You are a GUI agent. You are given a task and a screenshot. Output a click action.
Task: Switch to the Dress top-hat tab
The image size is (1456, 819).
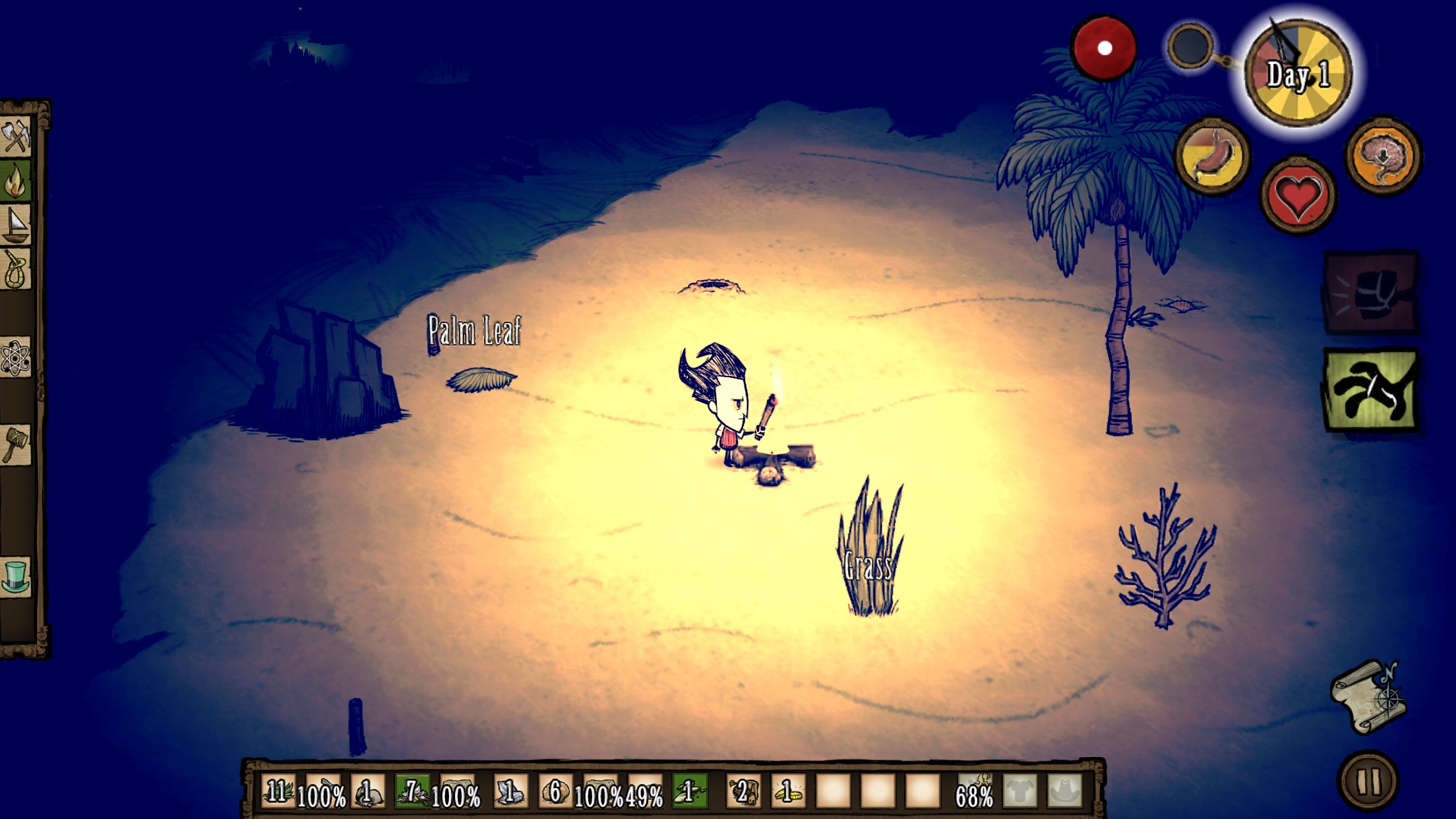click(16, 576)
